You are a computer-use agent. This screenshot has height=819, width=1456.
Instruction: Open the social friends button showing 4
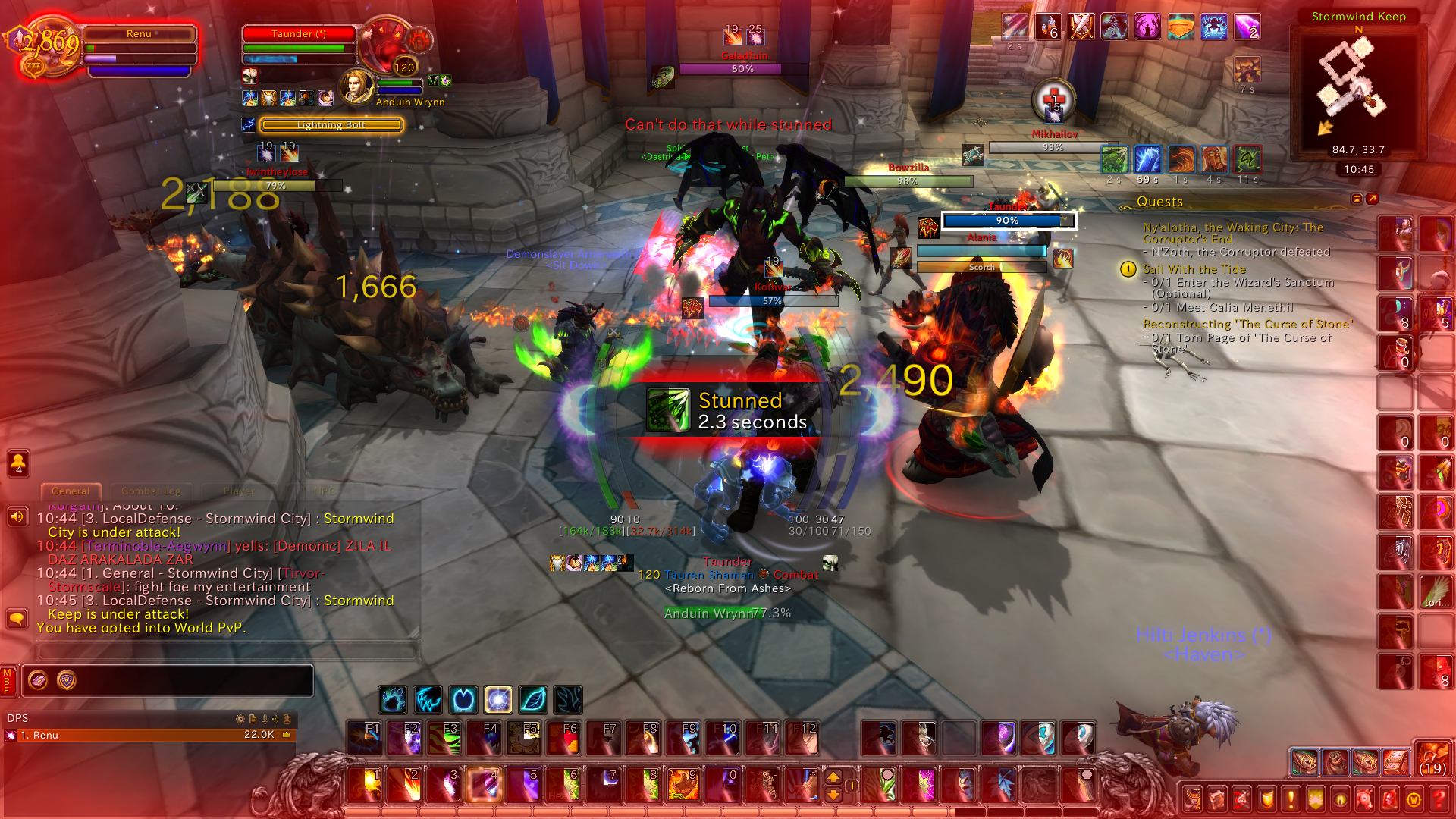pos(18,463)
